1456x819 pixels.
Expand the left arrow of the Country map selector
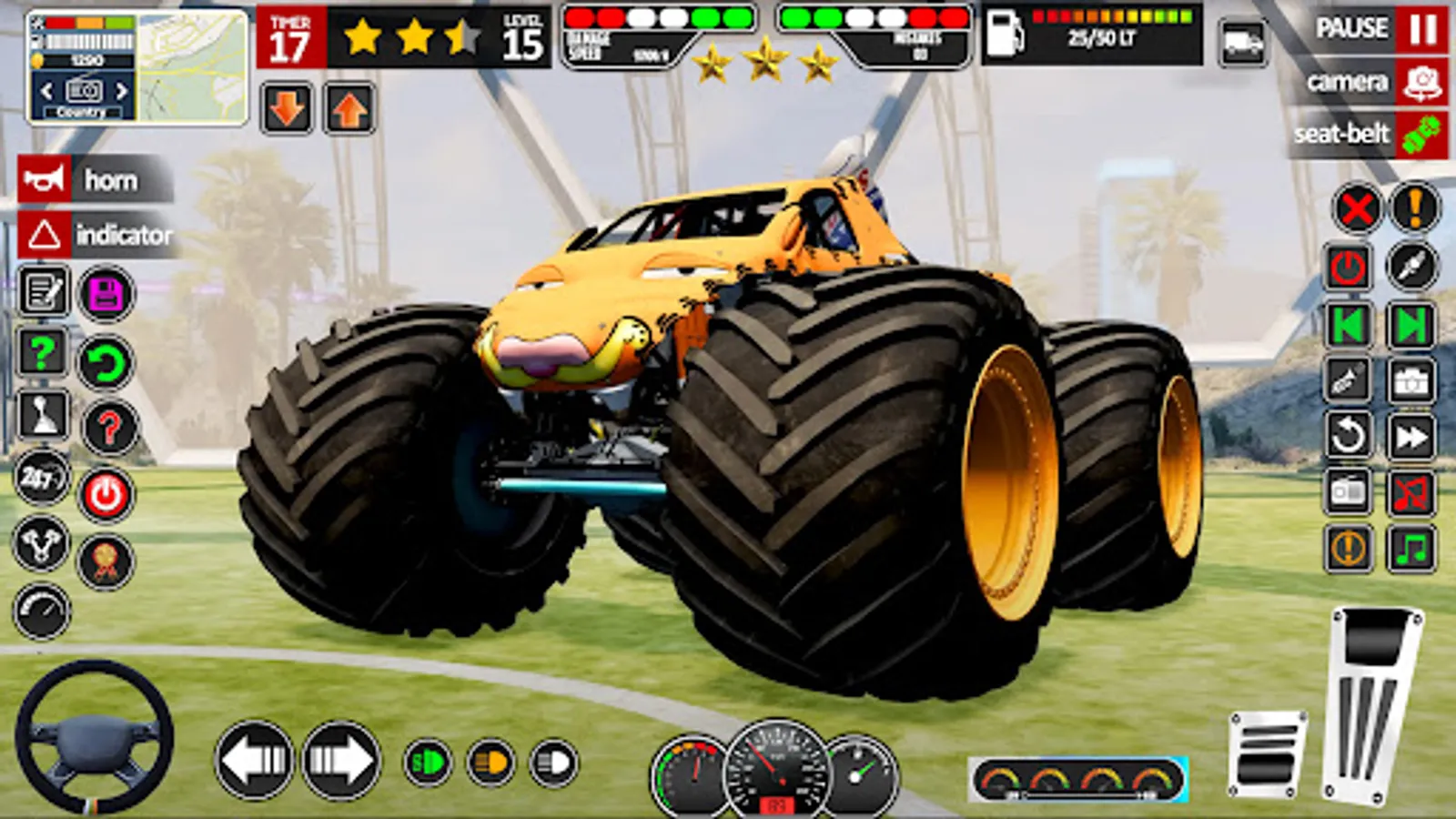[45, 91]
